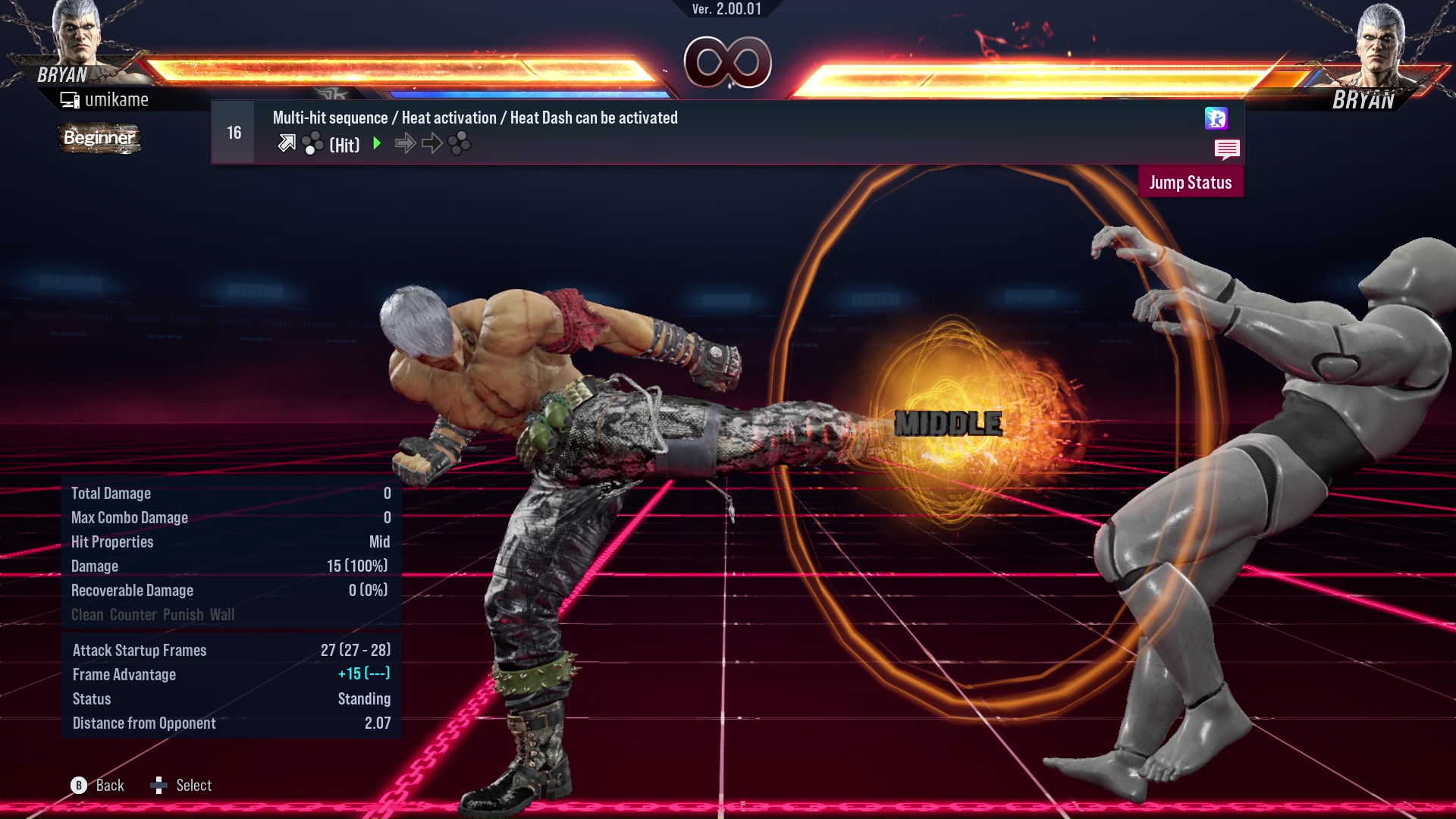Image resolution: width=1456 pixels, height=819 pixels.
Task: Select the Beginner difficulty tab
Action: [99, 138]
